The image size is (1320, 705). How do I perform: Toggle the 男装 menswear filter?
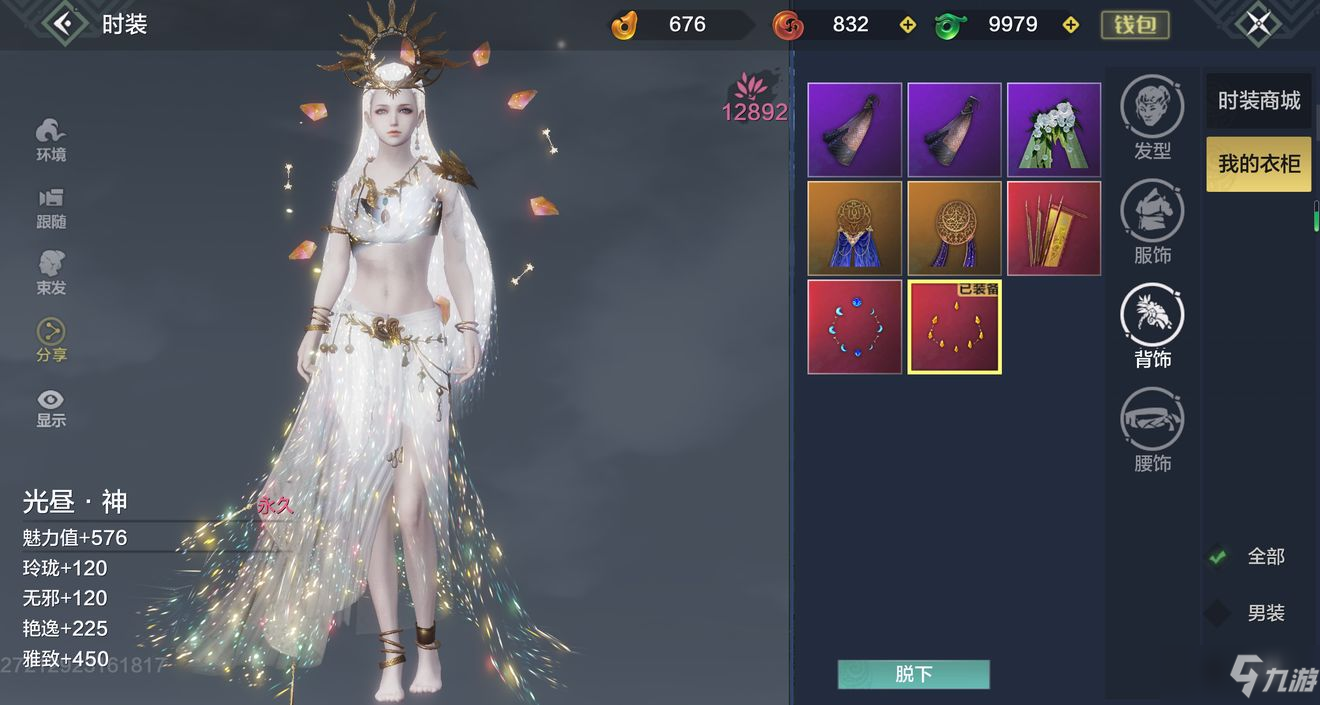pyautogui.click(x=1218, y=613)
